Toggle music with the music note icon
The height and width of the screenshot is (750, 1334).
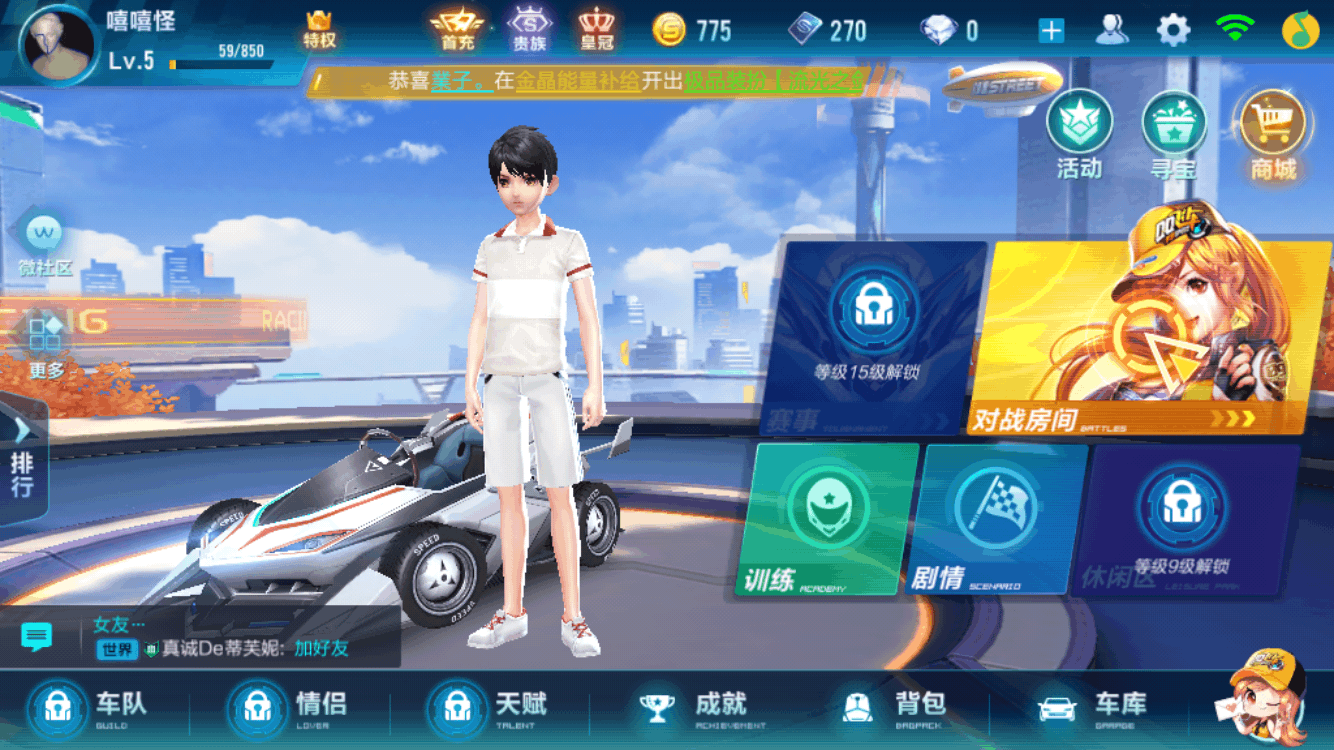point(1302,29)
